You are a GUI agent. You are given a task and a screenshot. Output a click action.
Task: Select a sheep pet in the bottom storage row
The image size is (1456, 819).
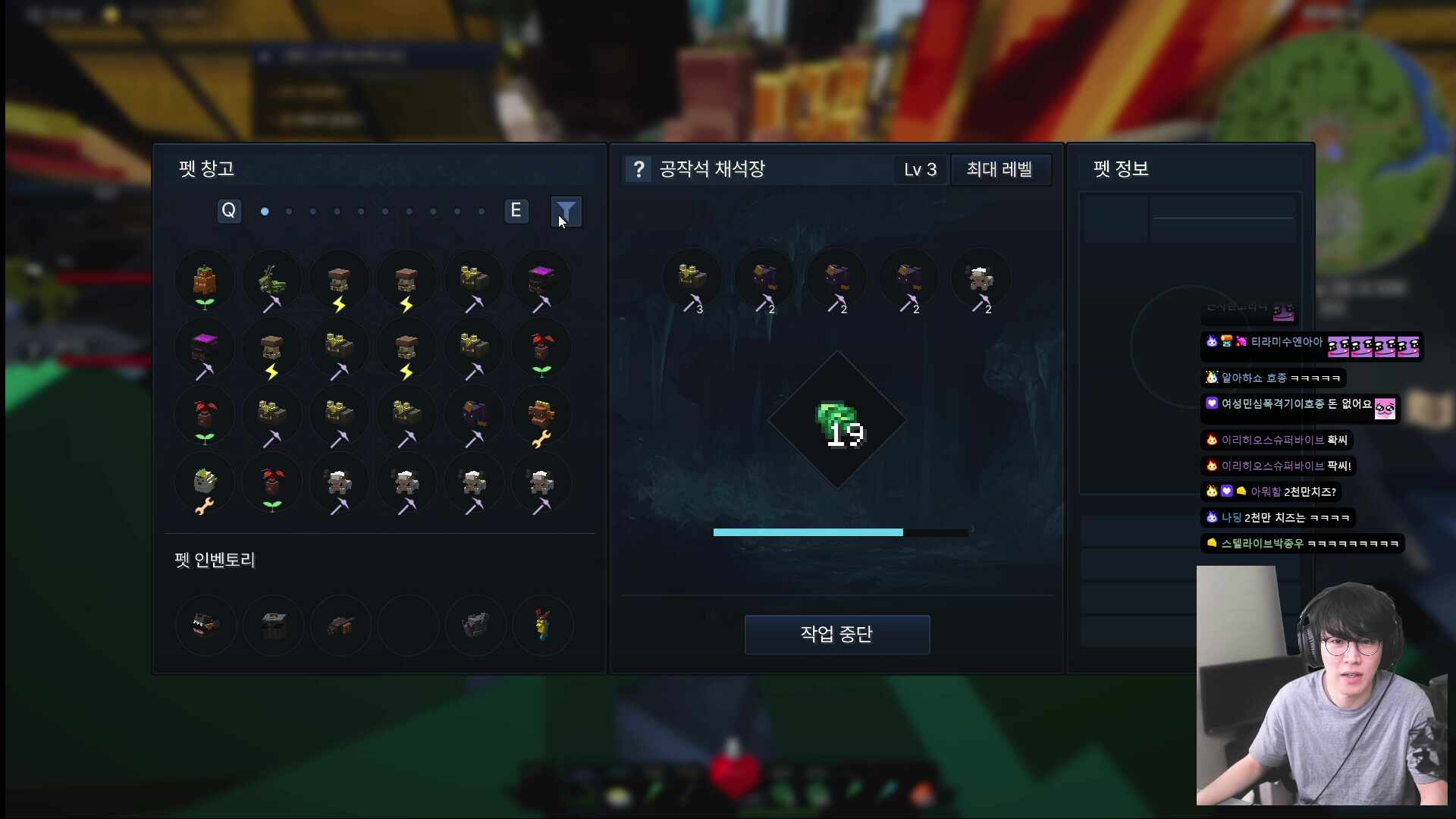(x=340, y=483)
